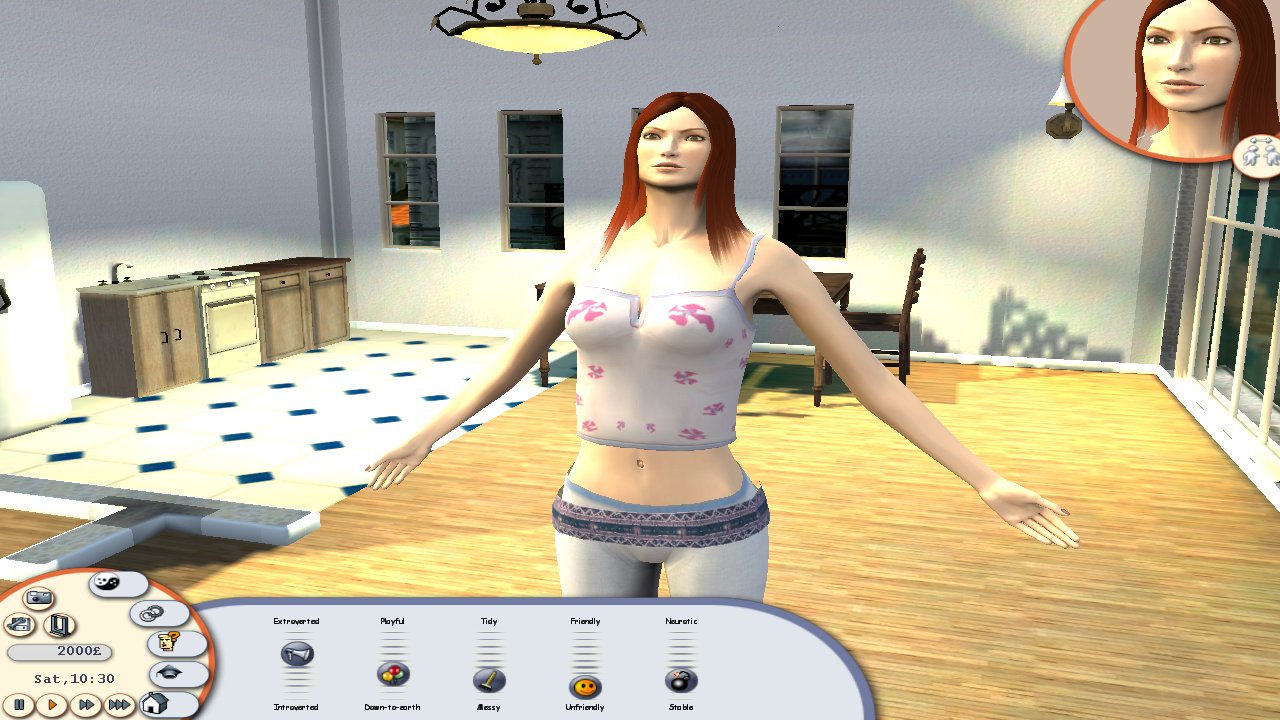Switch to house view with the home icon

pyautogui.click(x=153, y=703)
